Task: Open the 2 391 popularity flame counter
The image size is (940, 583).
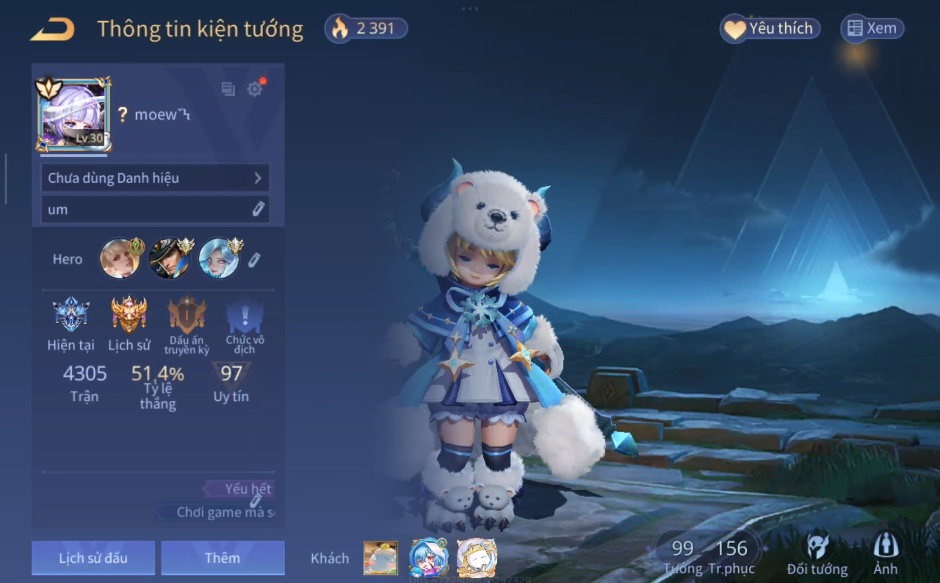Action: (366, 29)
